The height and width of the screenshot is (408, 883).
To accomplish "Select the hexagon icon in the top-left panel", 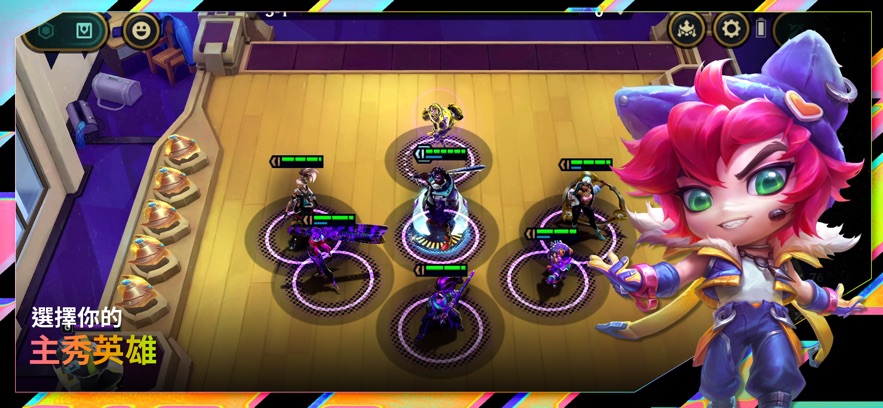I will pos(46,30).
